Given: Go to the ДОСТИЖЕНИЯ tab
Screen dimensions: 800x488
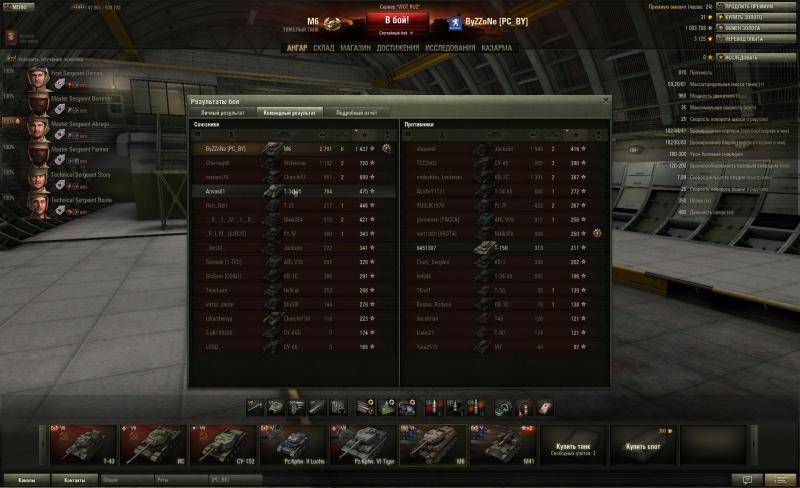Looking at the screenshot, I should click(x=397, y=48).
